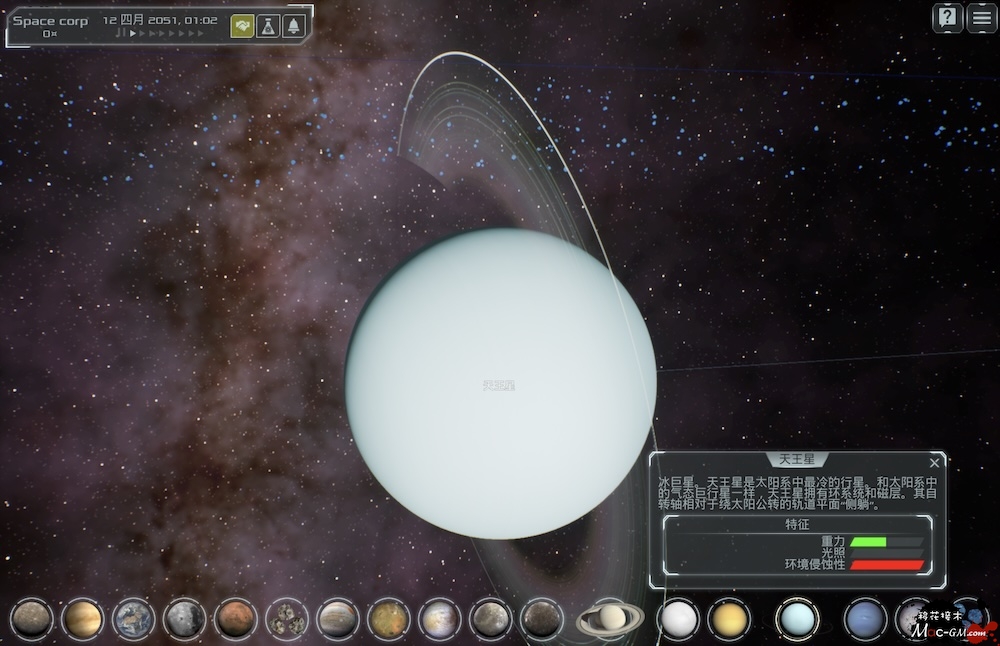The height and width of the screenshot is (646, 1000).
Task: Select ringed Saturn in the planet bar
Action: tap(608, 618)
